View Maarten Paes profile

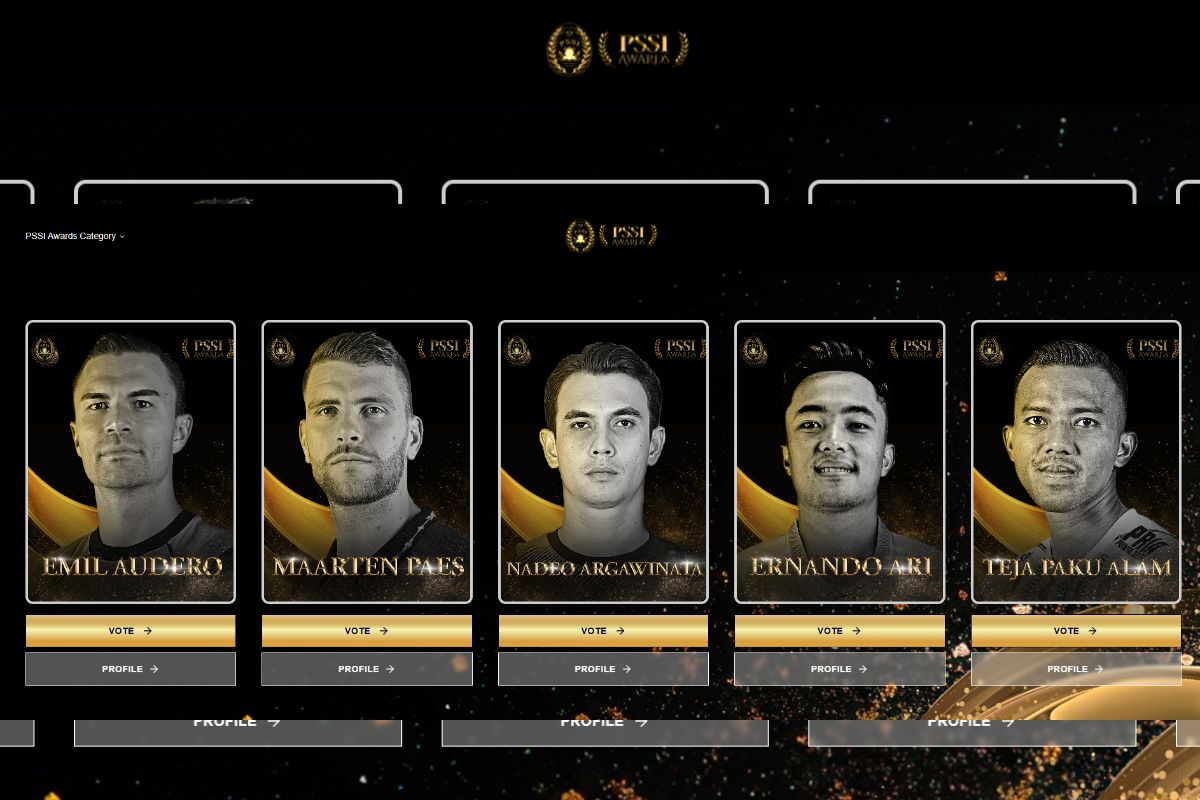pyautogui.click(x=366, y=669)
